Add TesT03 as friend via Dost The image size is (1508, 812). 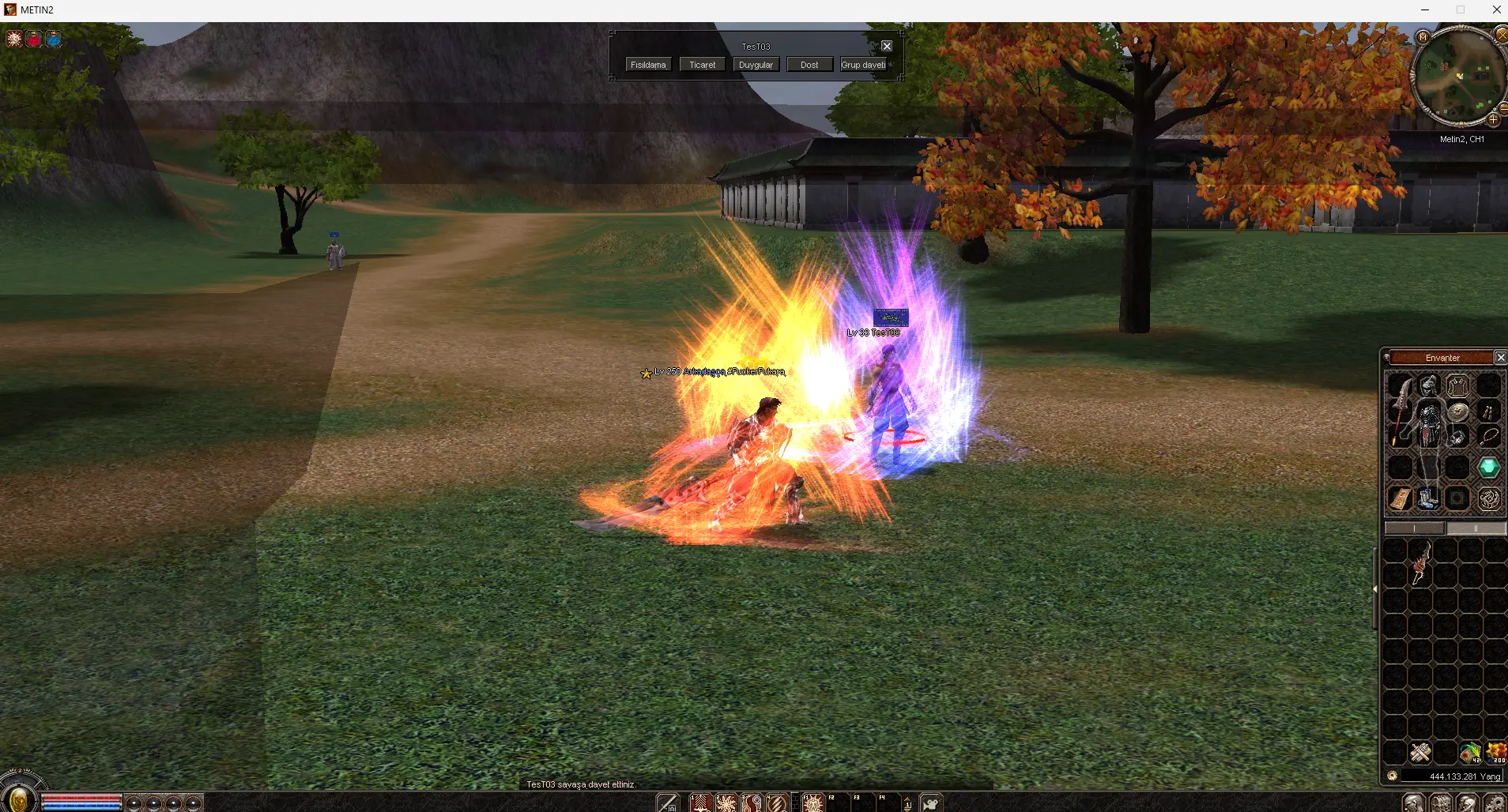point(809,65)
